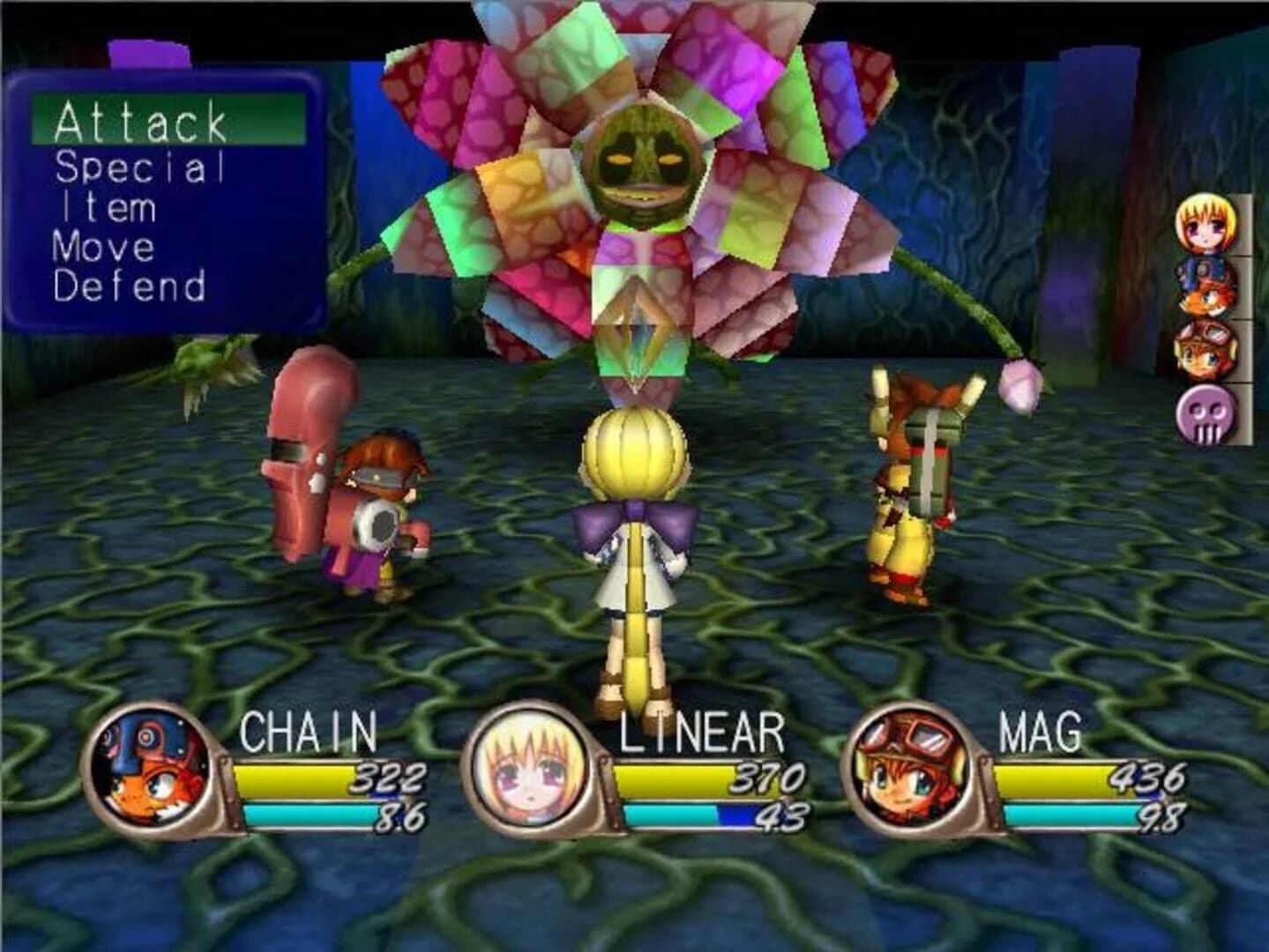The width and height of the screenshot is (1269, 952).
Task: Select the Move command
Action: point(106,249)
